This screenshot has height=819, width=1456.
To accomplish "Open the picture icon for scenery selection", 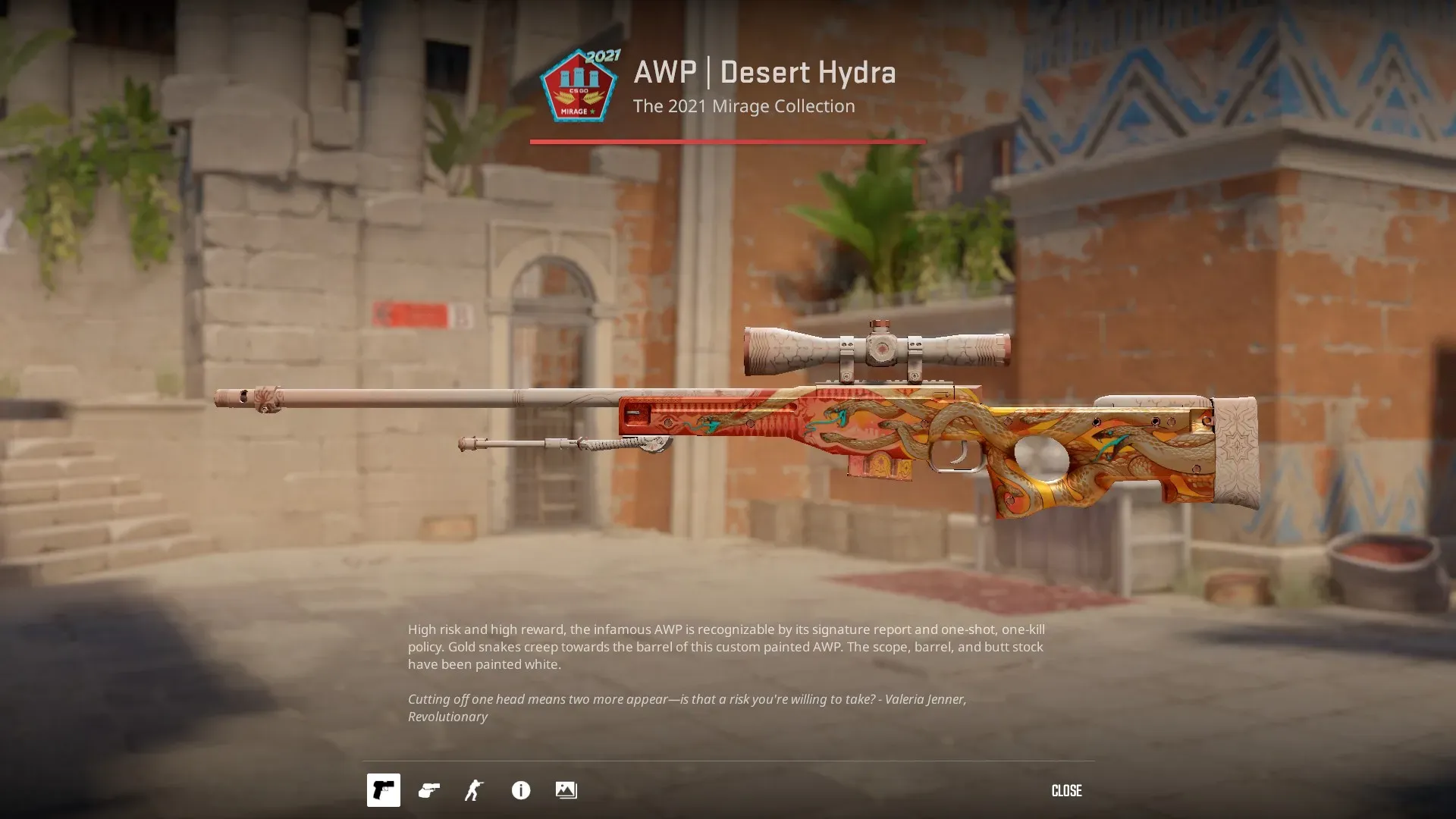I will (566, 790).
